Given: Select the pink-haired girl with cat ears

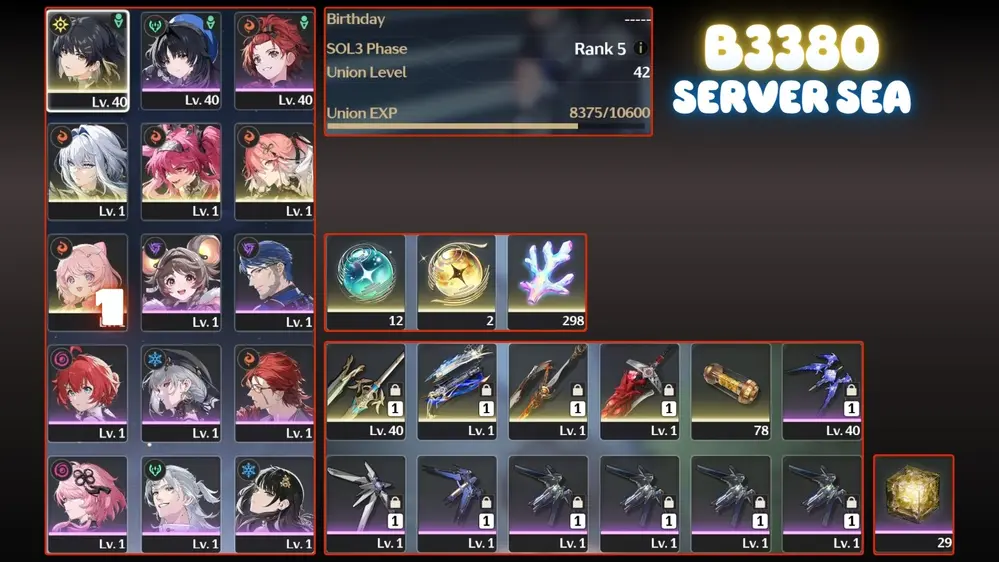Looking at the screenshot, I should click(87, 281).
